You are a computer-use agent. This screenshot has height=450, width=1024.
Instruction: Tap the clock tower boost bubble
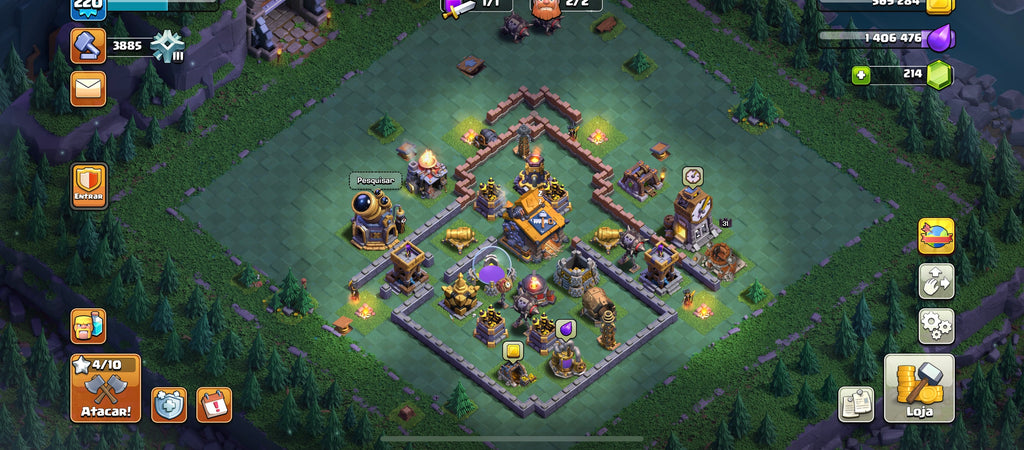pos(693,176)
